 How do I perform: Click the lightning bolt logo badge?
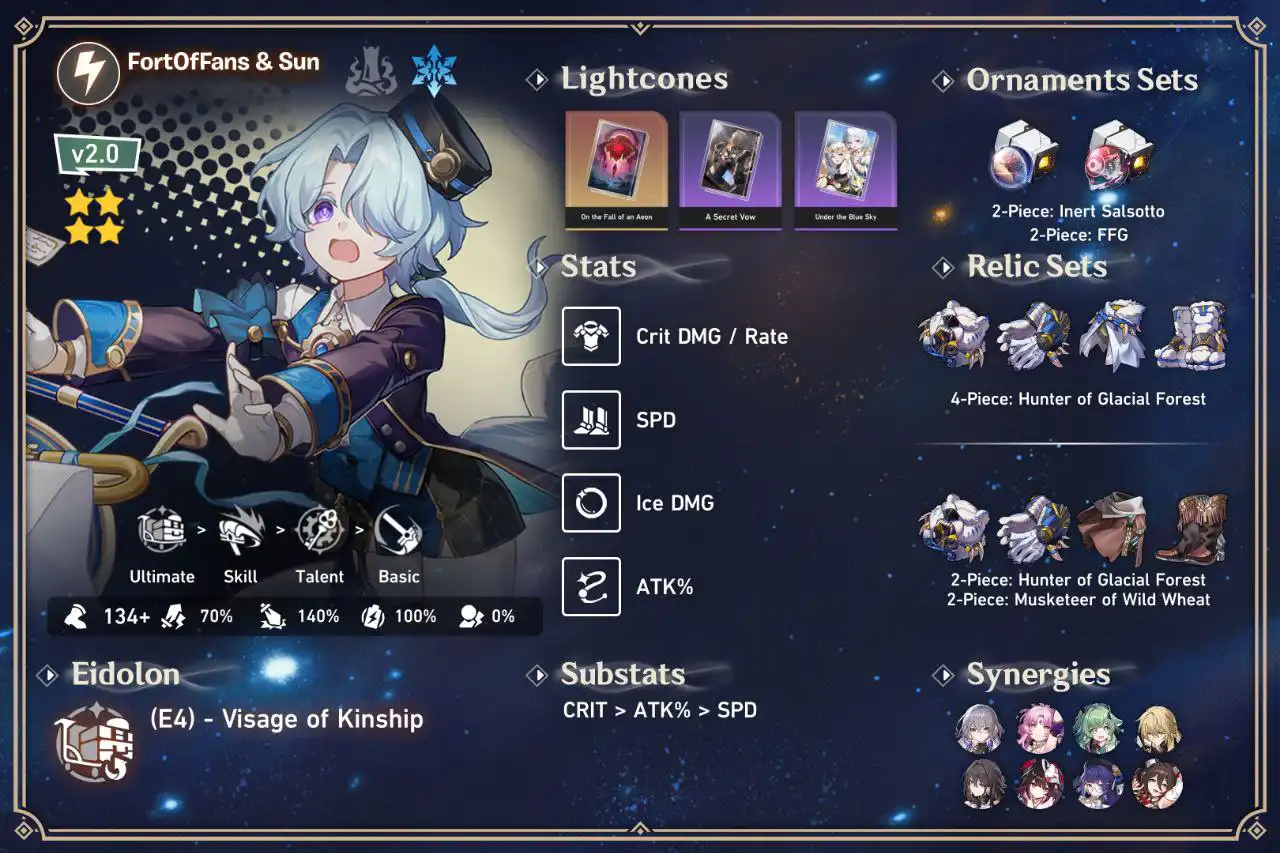coord(89,73)
